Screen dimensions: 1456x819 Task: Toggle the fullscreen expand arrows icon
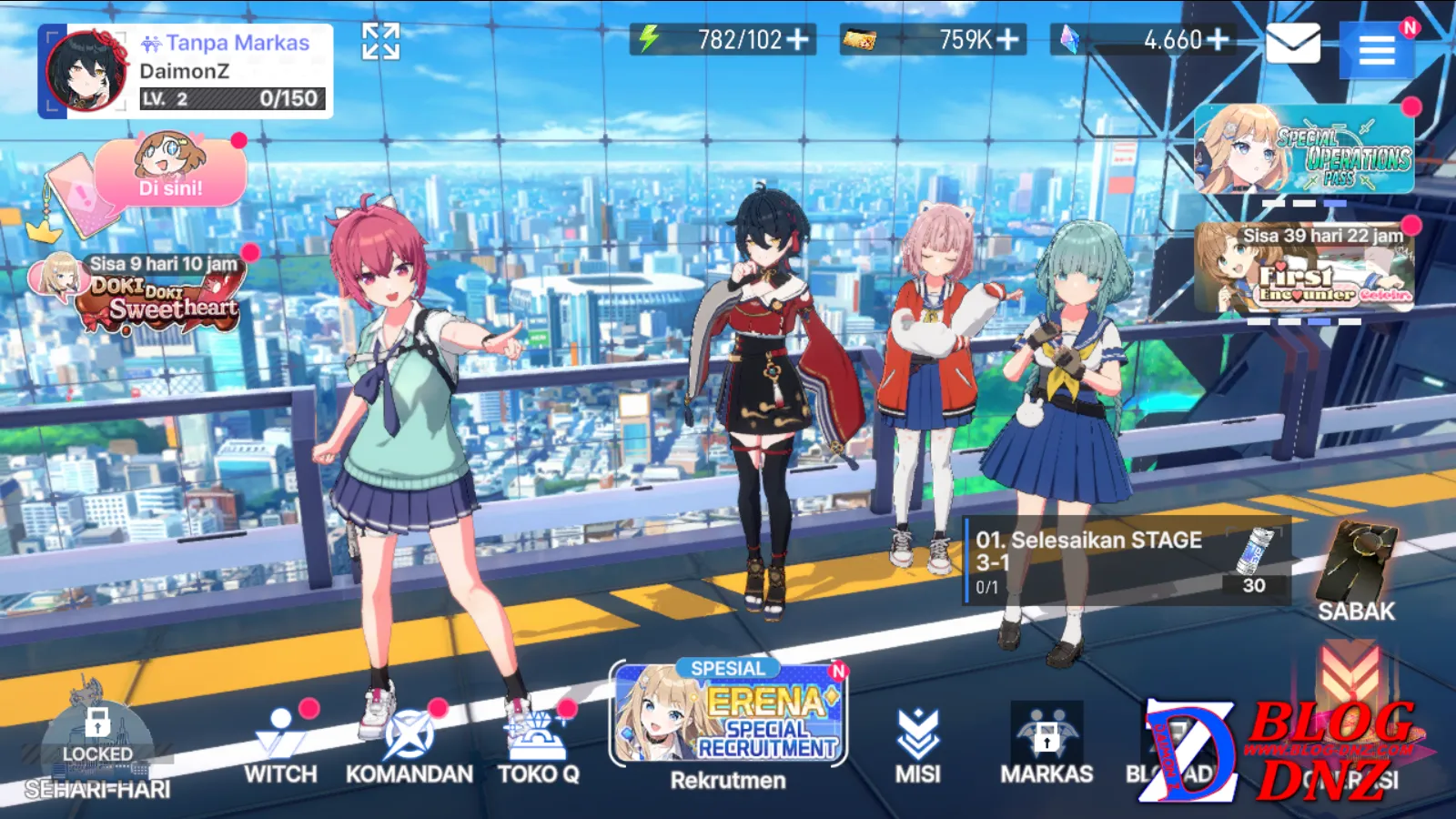click(x=380, y=41)
